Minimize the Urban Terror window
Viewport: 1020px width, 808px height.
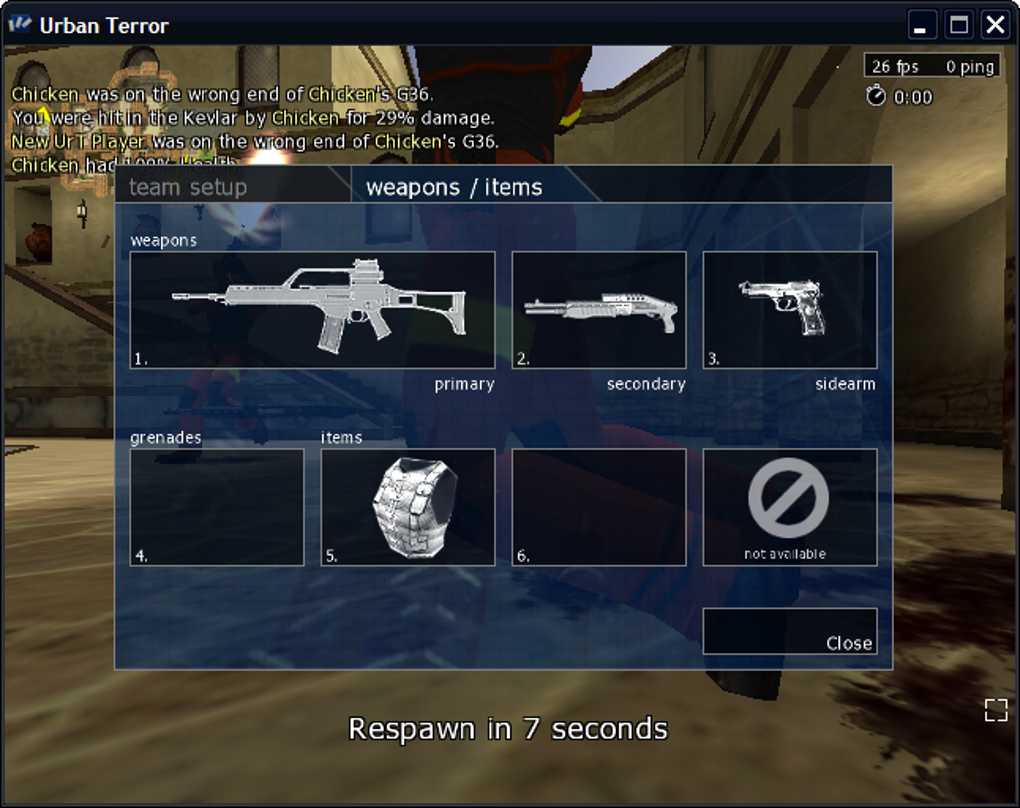coord(922,25)
